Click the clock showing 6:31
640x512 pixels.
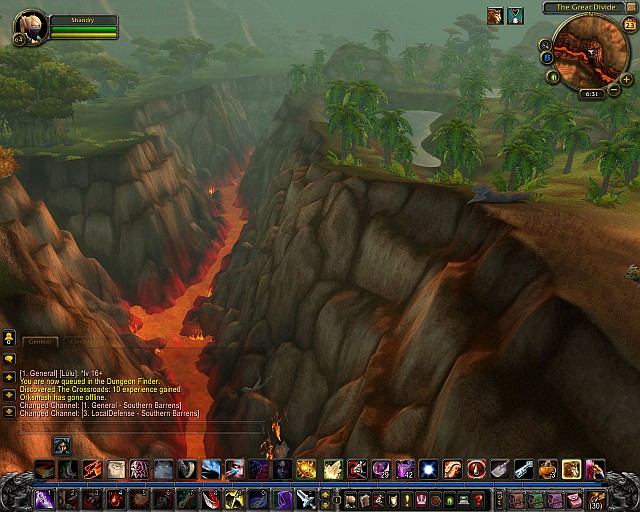tap(590, 94)
